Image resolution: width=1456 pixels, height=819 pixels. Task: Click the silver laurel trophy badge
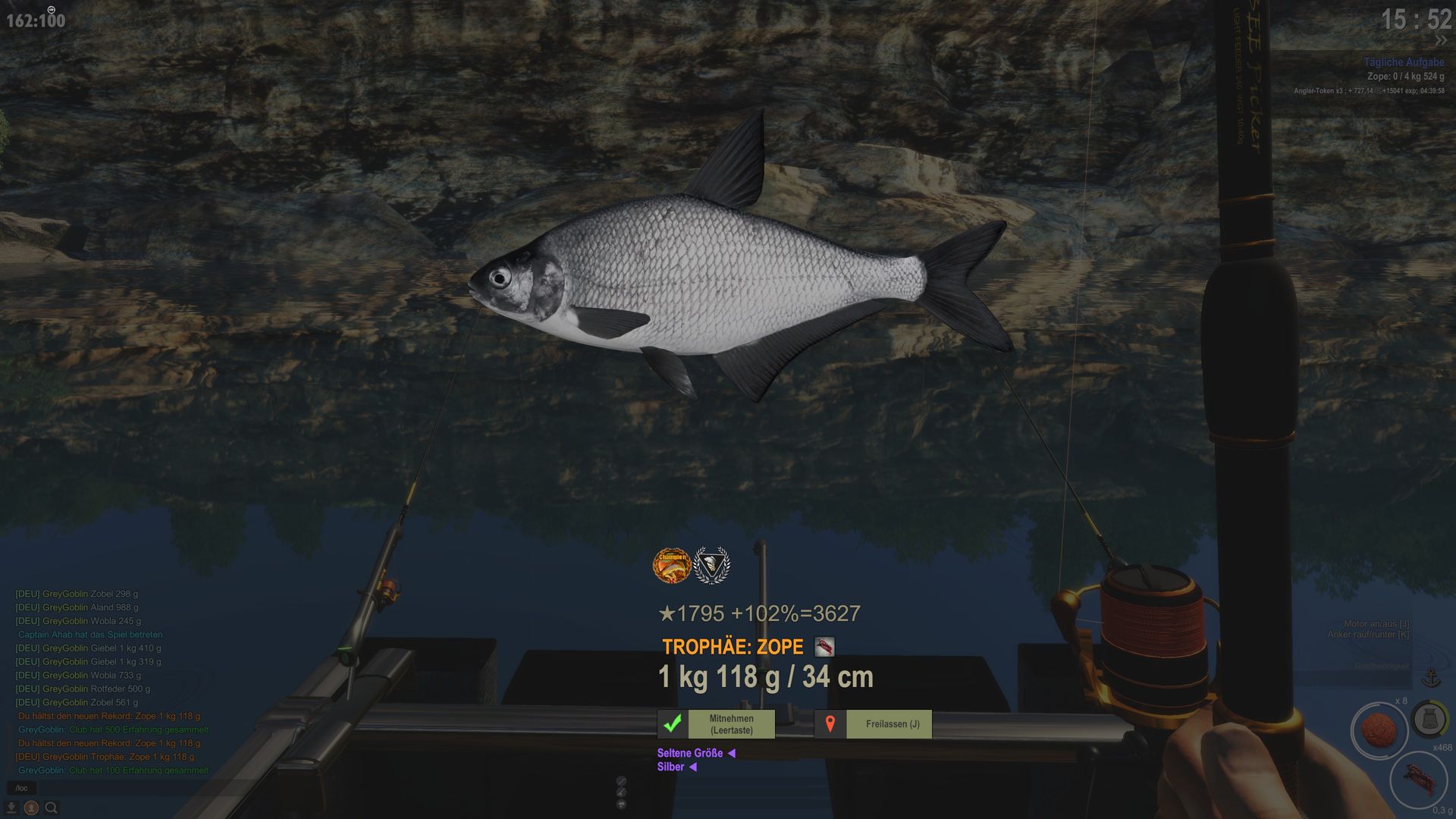712,566
